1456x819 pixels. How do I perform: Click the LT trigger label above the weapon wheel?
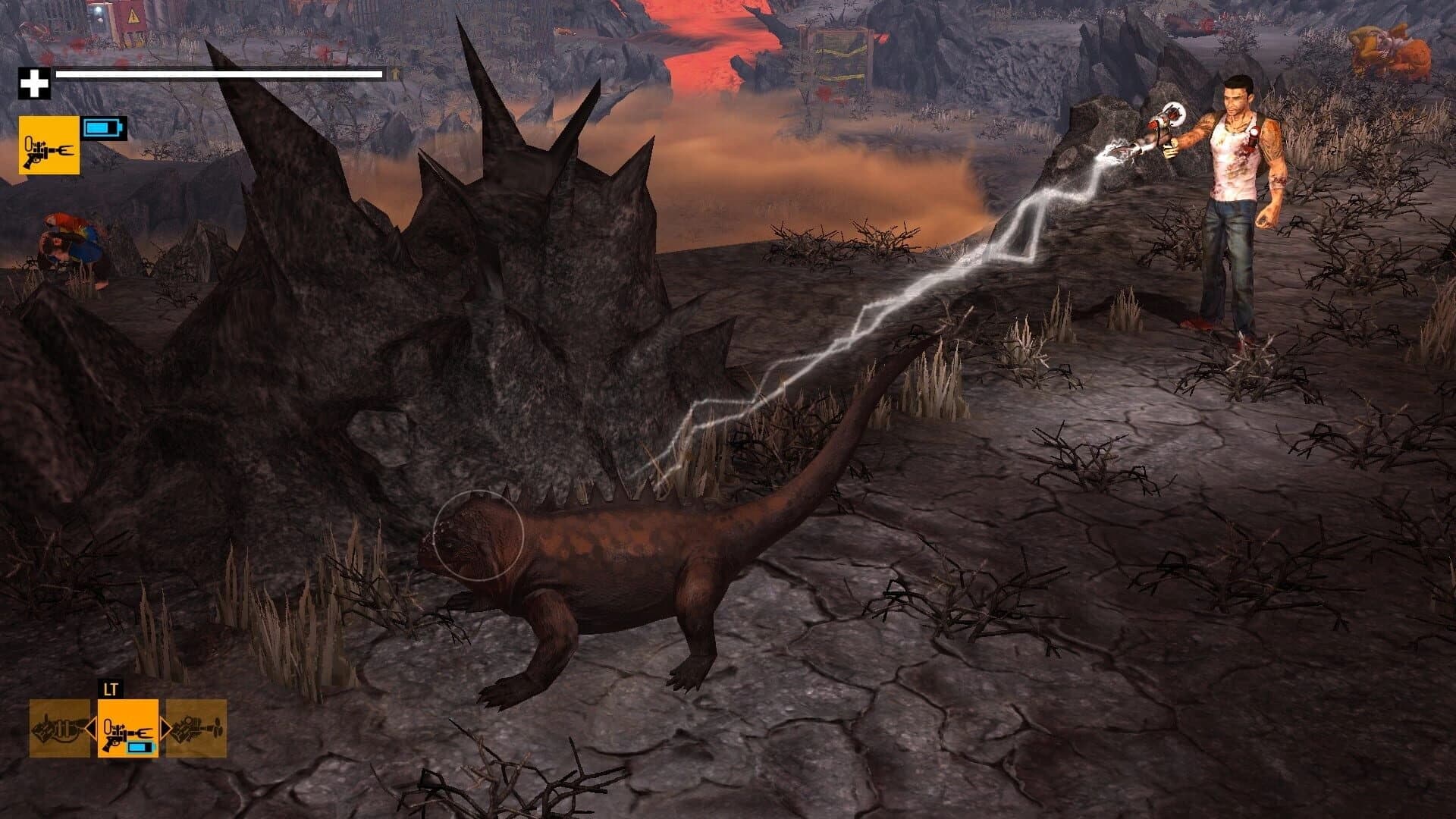[110, 689]
